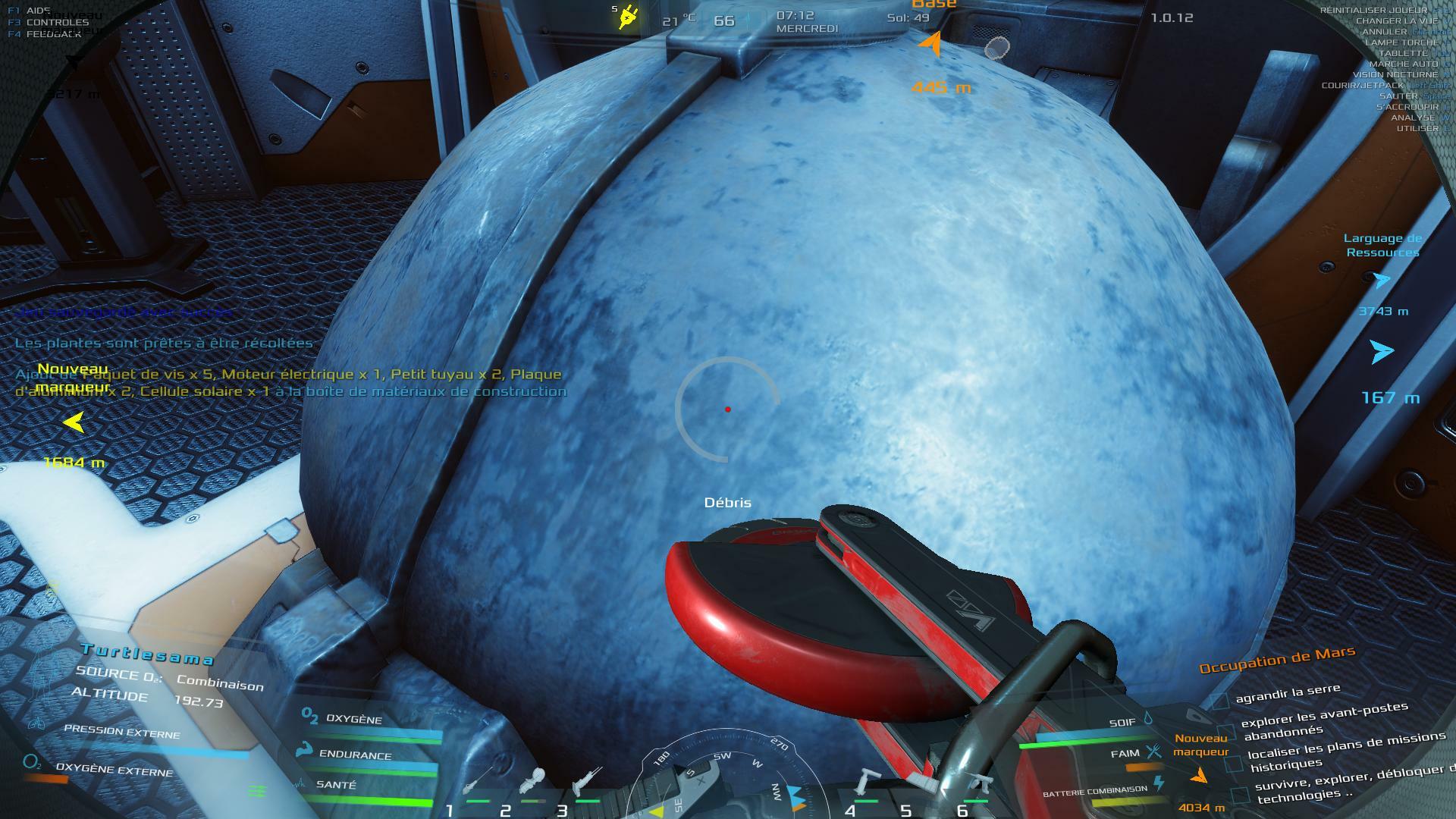Click the yellow Nouveau marqueur waypoint arrow
The height and width of the screenshot is (819, 1456).
(74, 422)
